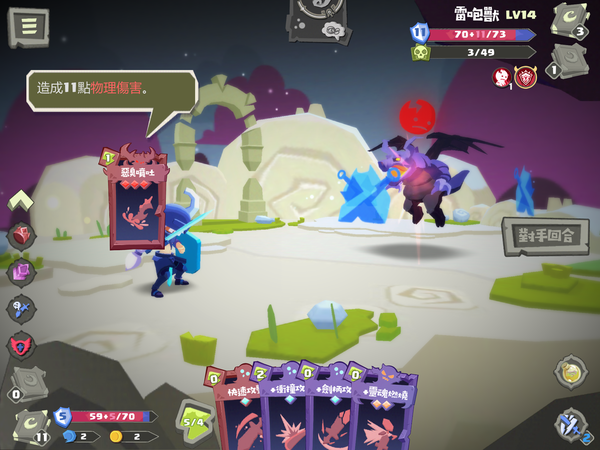Open the hamburger menu button
Image resolution: width=600 pixels, height=450 pixels.
pos(27,27)
